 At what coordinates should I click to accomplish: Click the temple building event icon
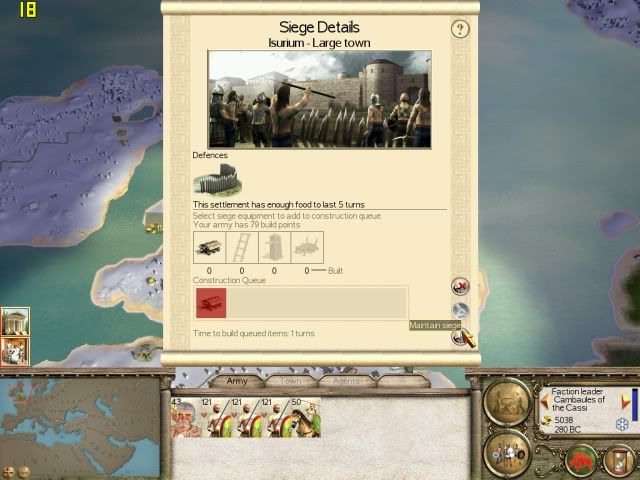15,322
